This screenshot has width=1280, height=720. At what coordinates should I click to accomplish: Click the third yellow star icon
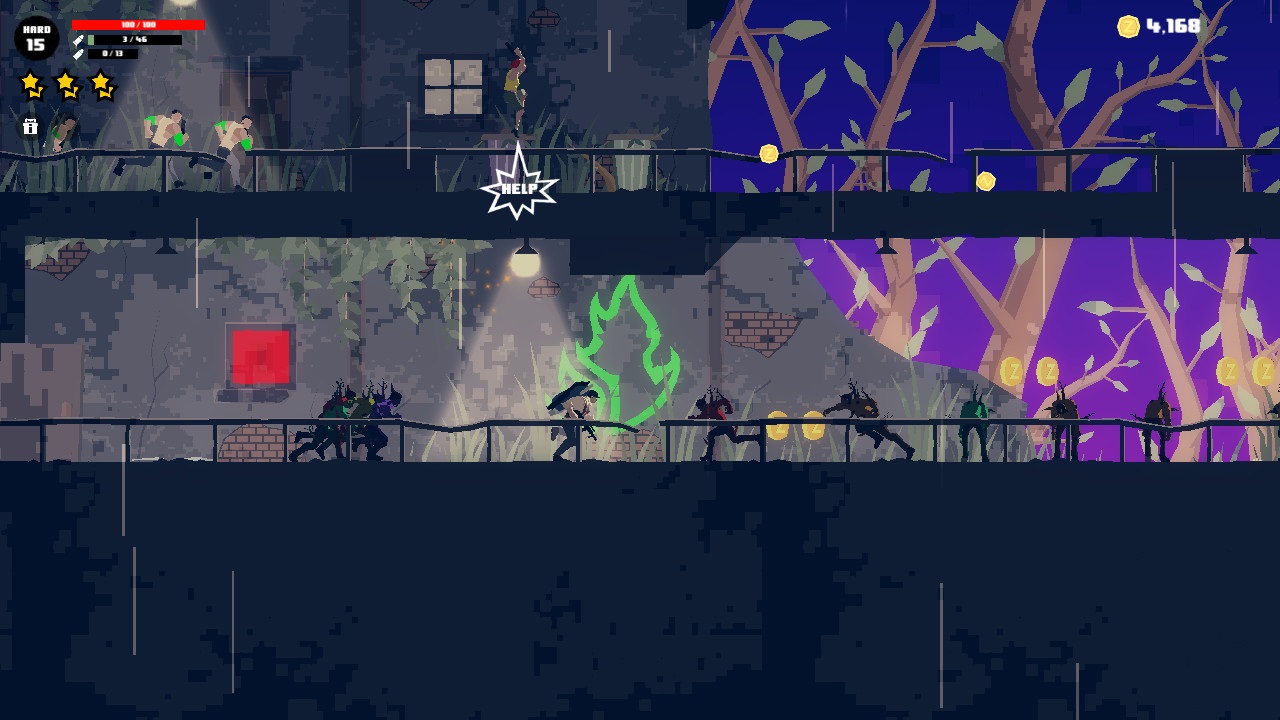101,86
